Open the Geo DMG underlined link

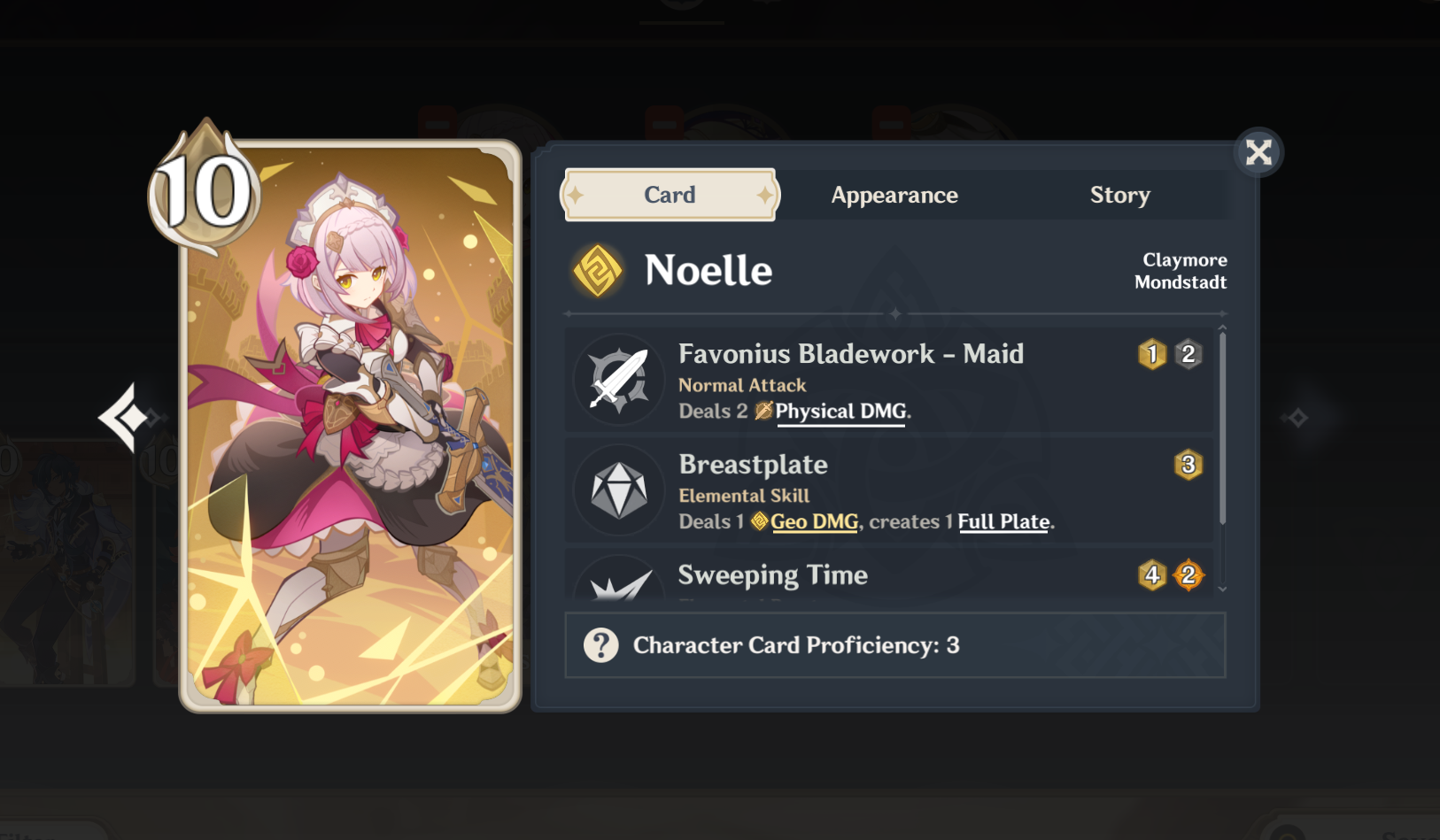813,521
